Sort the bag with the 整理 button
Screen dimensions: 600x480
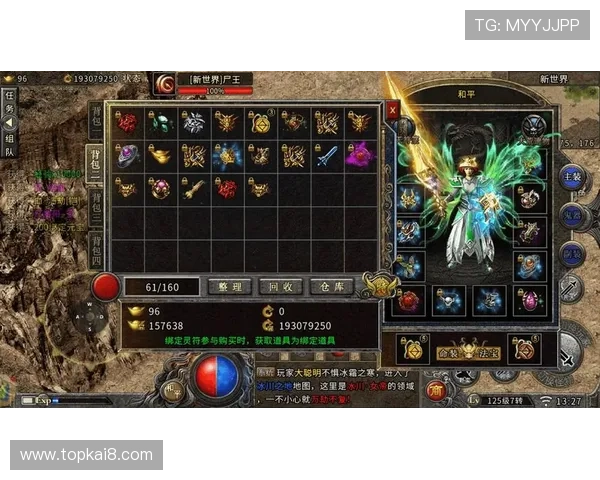click(229, 287)
